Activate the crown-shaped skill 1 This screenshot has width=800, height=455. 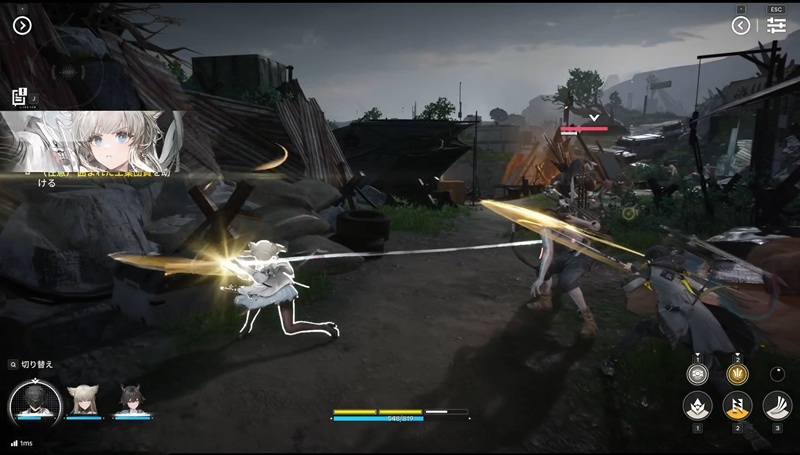[x=697, y=406]
